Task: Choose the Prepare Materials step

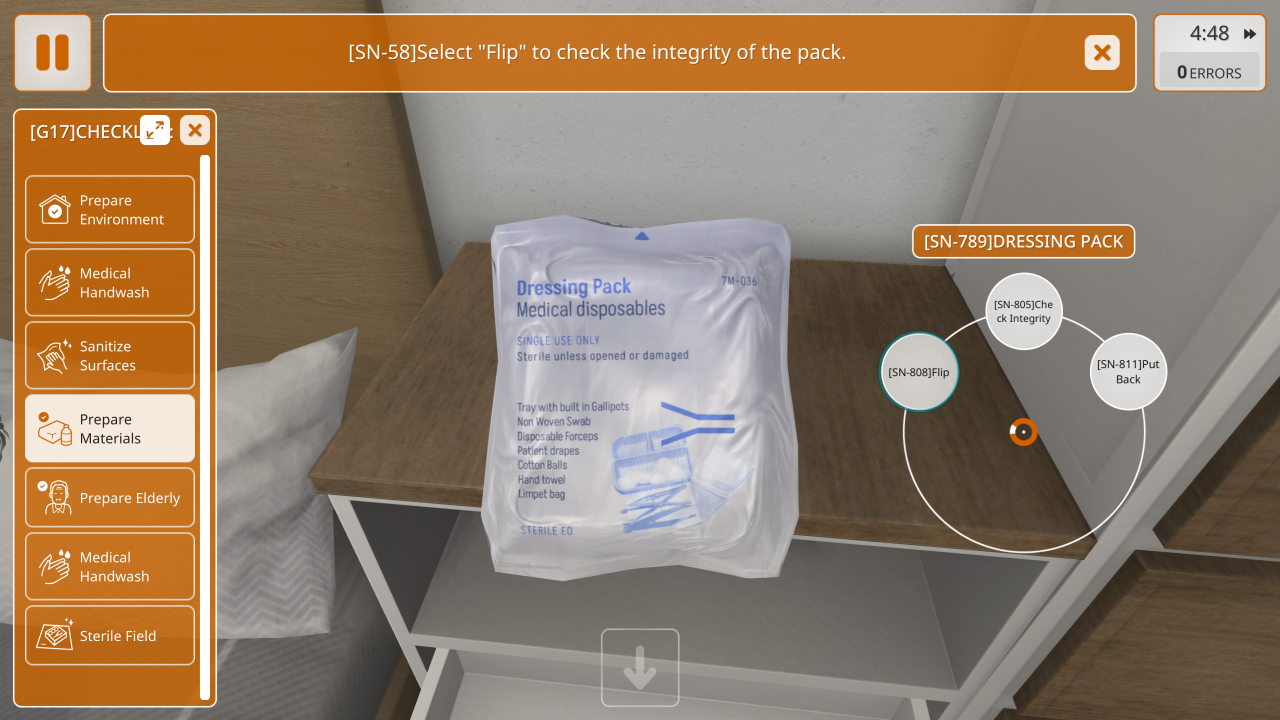Action: 110,429
